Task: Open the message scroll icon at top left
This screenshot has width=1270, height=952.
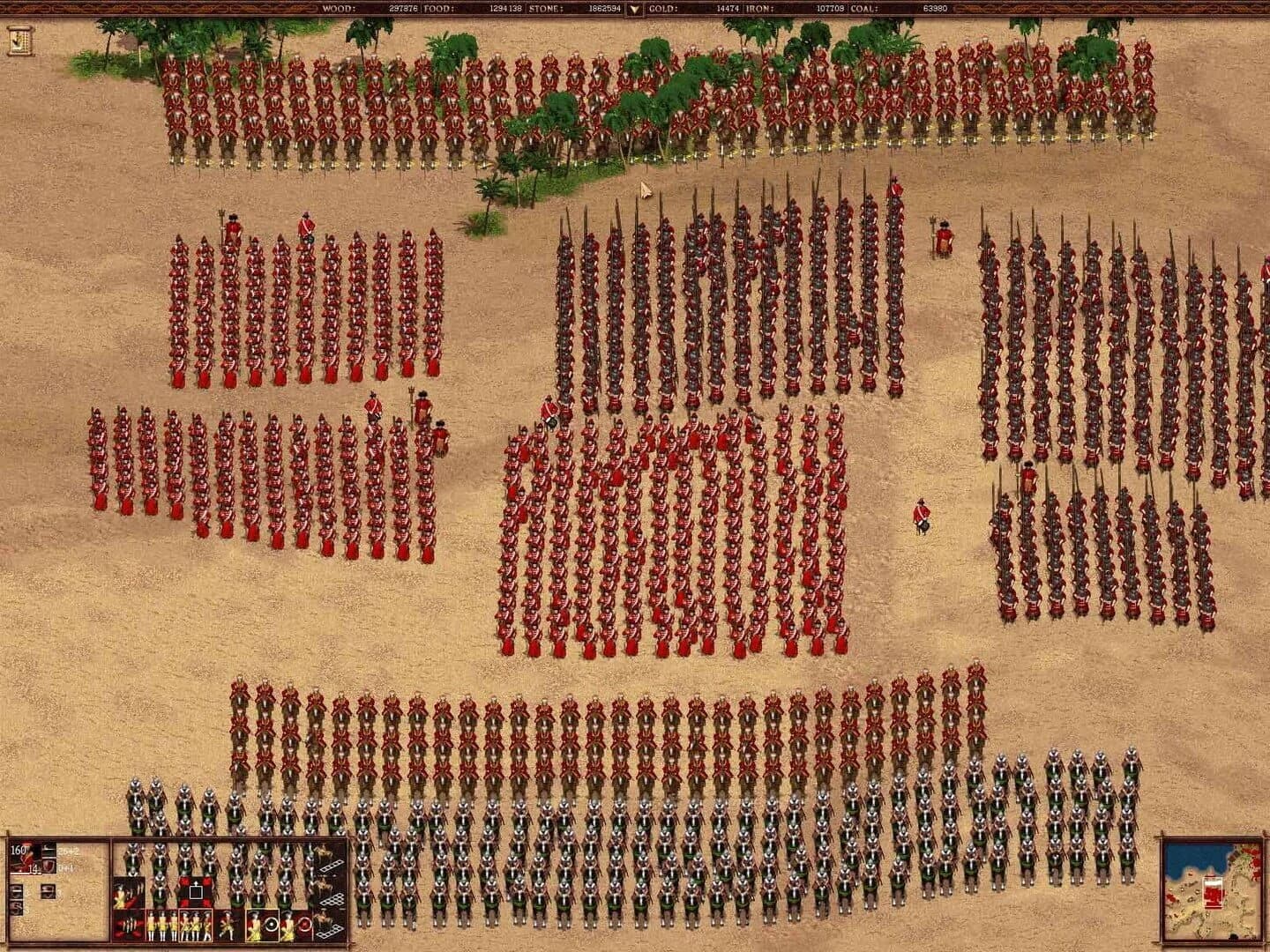Action: 18,40
